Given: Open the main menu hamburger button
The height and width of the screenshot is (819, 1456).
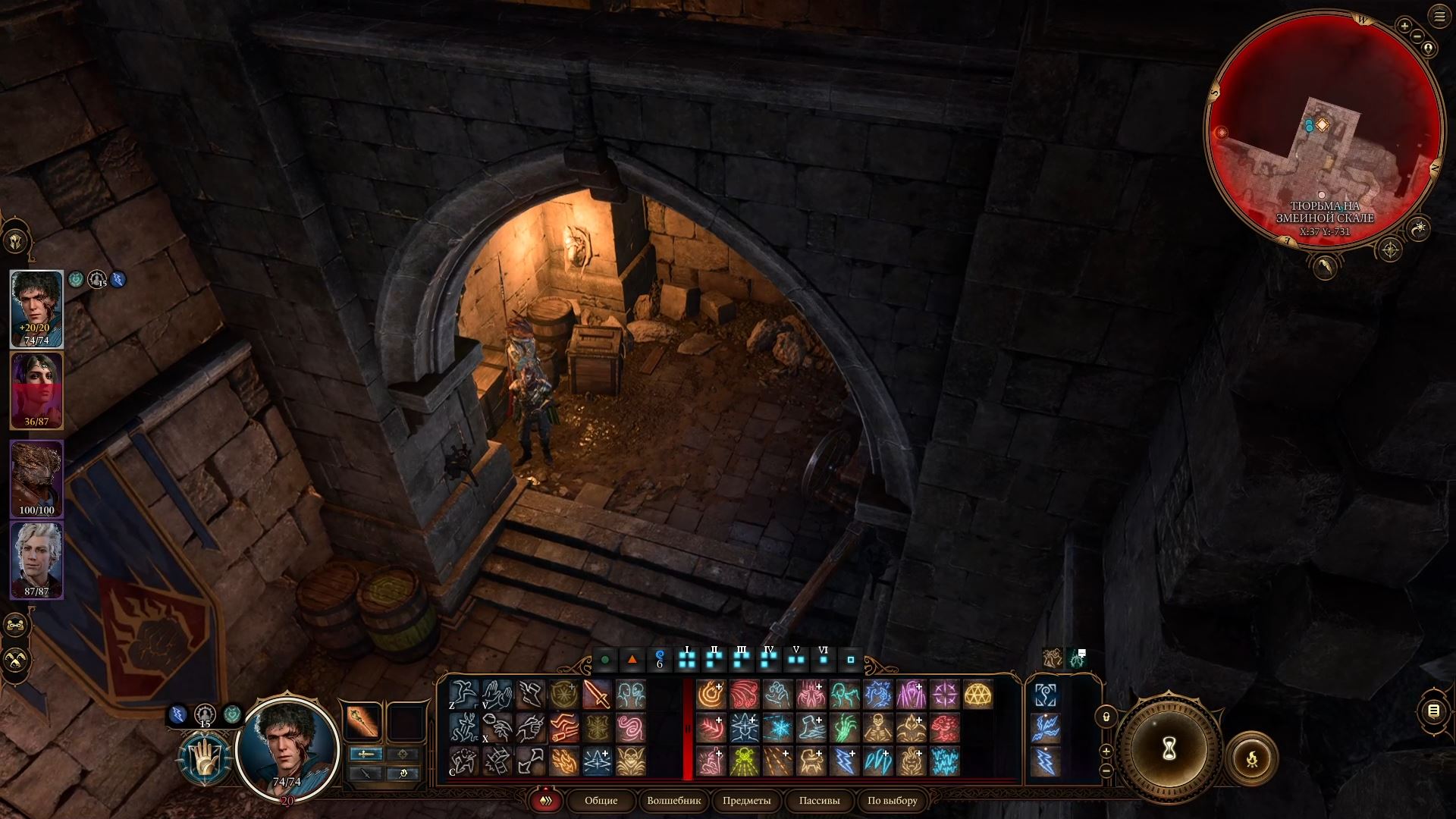Looking at the screenshot, I should tap(1439, 17).
